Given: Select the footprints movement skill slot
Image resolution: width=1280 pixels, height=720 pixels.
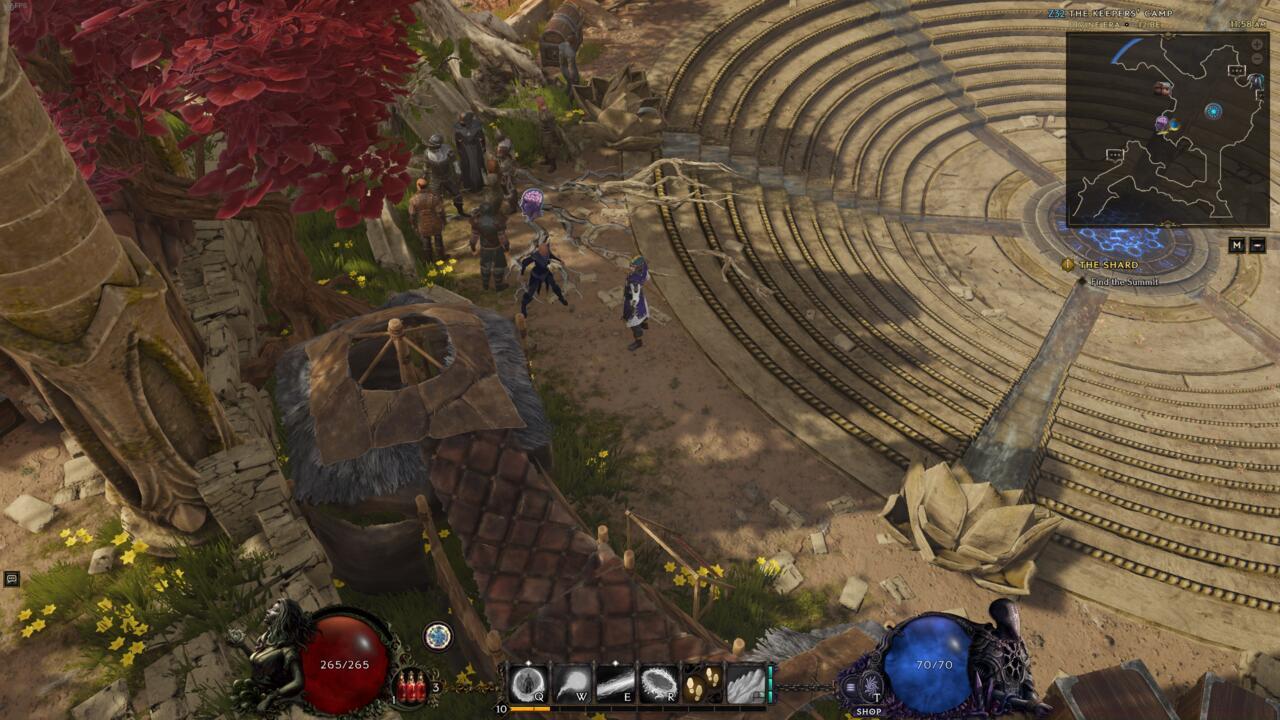Looking at the screenshot, I should 701,684.
